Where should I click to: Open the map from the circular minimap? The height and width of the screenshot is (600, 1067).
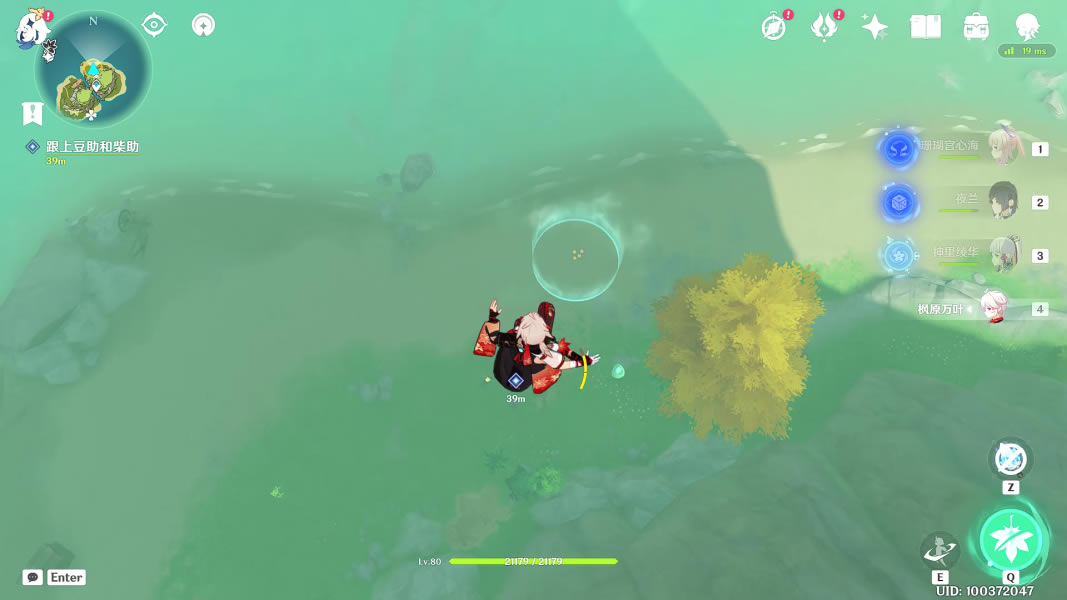coord(93,71)
